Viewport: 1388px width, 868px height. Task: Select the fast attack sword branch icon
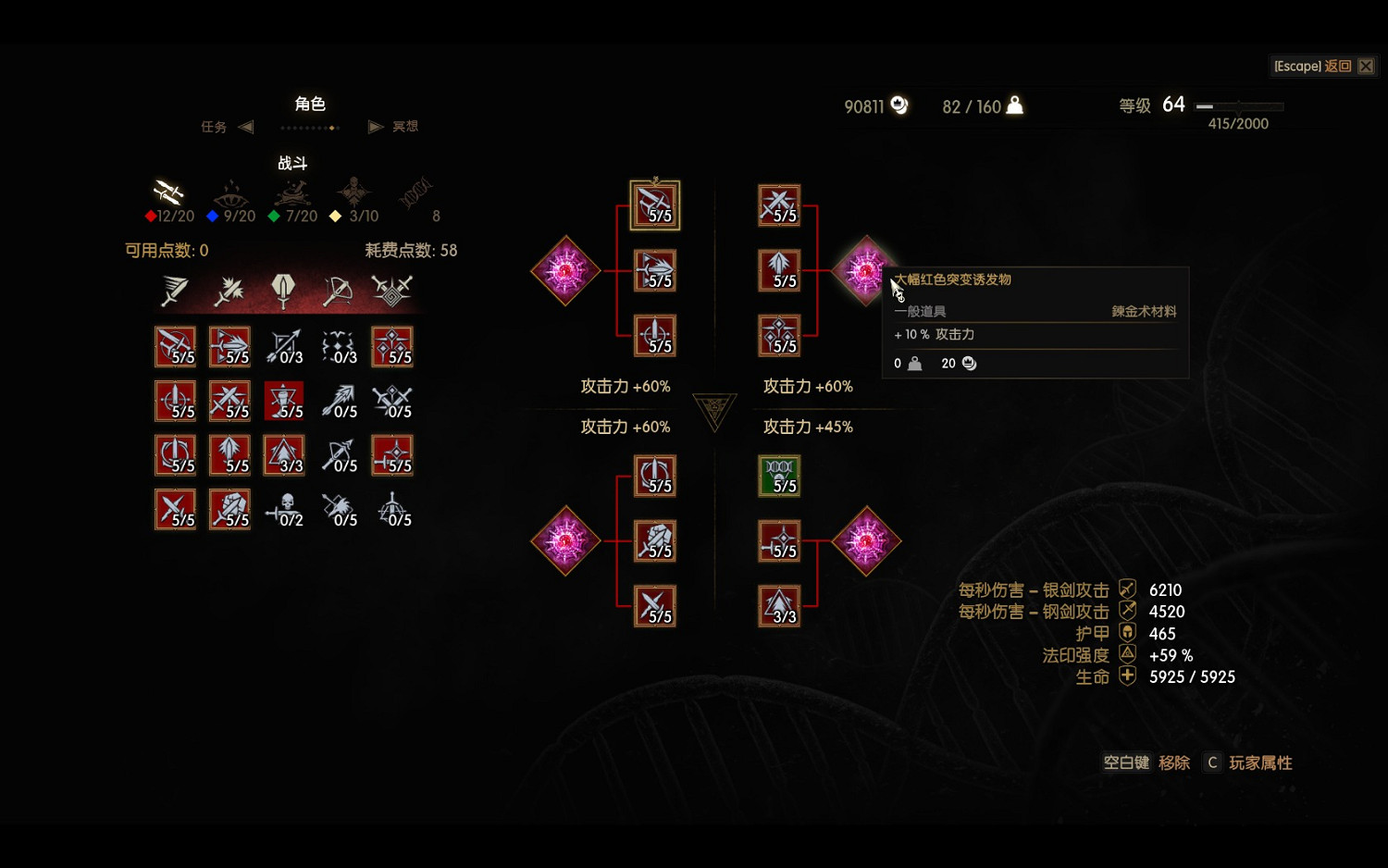point(177,290)
